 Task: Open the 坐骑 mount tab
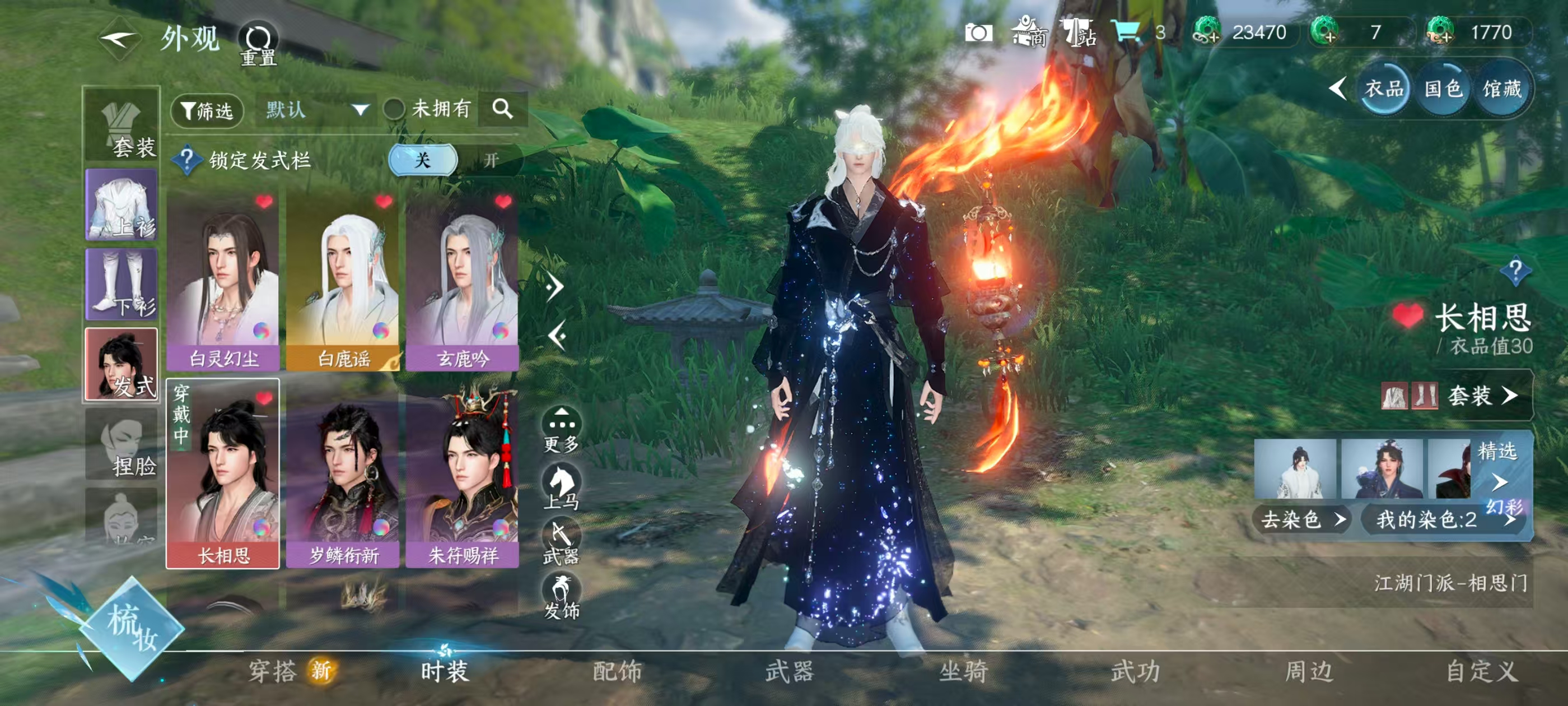point(963,671)
